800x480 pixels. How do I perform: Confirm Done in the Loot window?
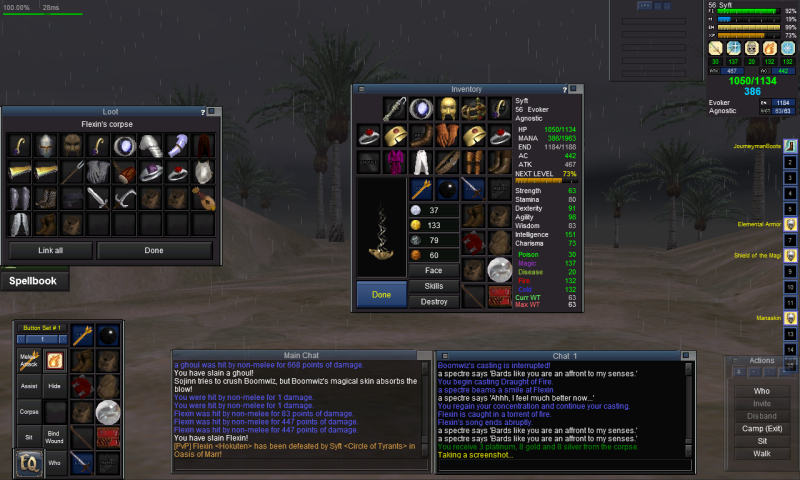pos(154,250)
